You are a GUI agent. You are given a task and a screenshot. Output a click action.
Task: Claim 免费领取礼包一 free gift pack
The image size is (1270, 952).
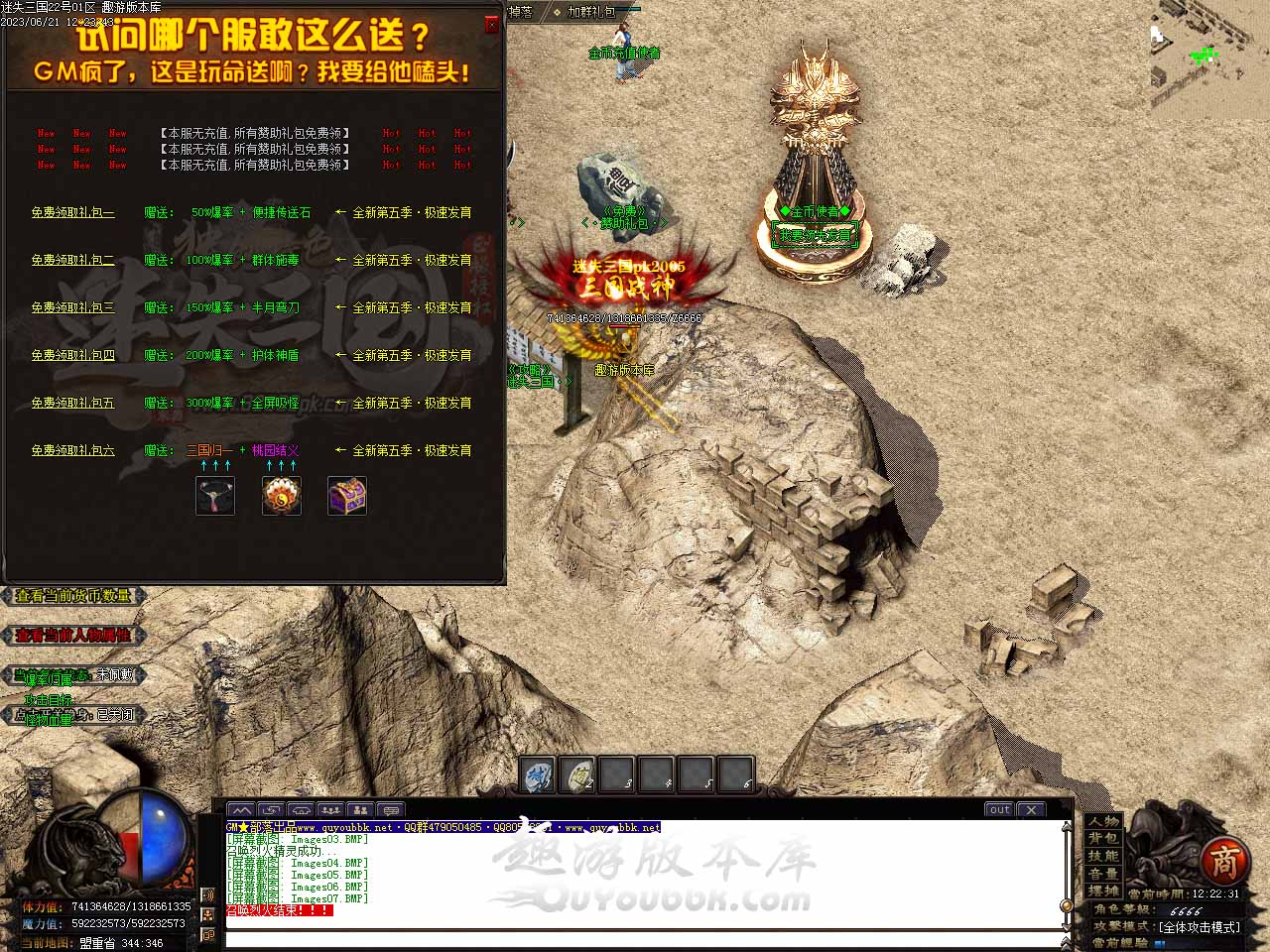[x=72, y=212]
